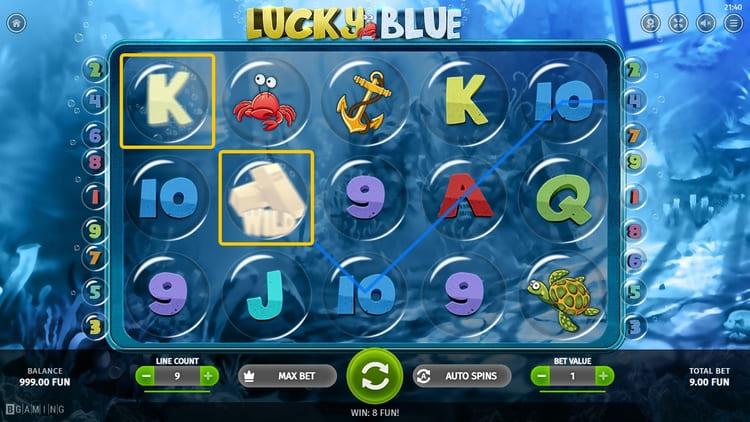Spin the reels with the green button
The width and height of the screenshot is (750, 422).
374,376
